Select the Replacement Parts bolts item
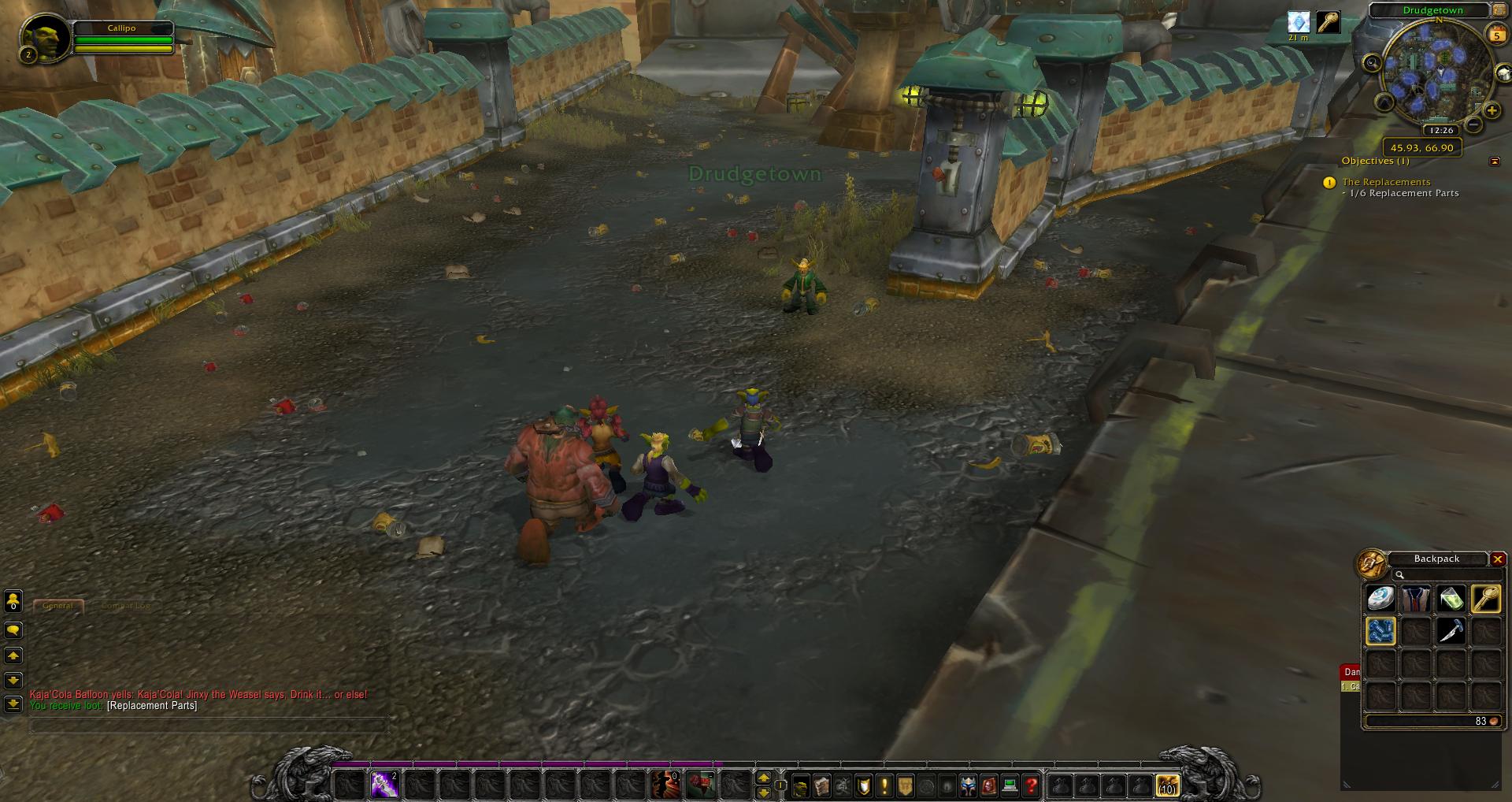1512x802 pixels. click(1380, 631)
